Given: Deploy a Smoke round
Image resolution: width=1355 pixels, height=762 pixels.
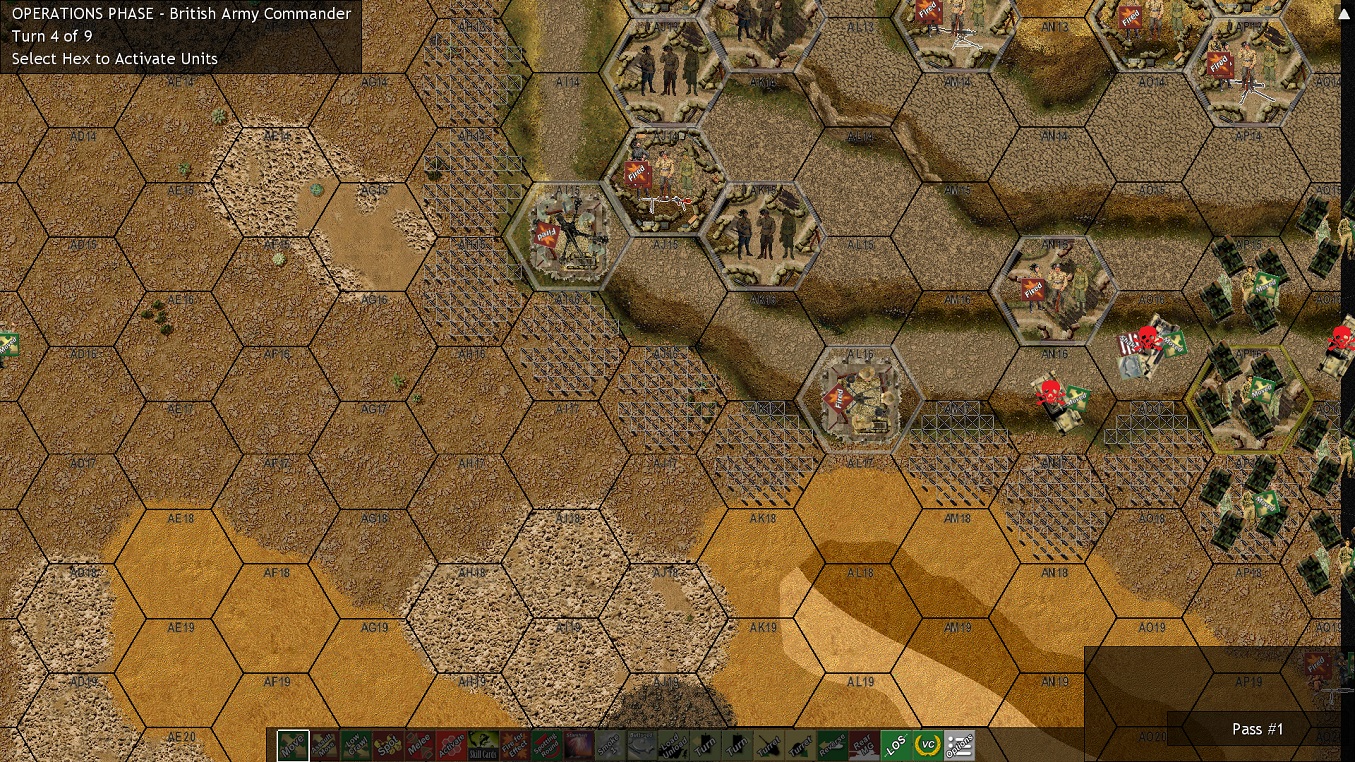Looking at the screenshot, I should [610, 745].
